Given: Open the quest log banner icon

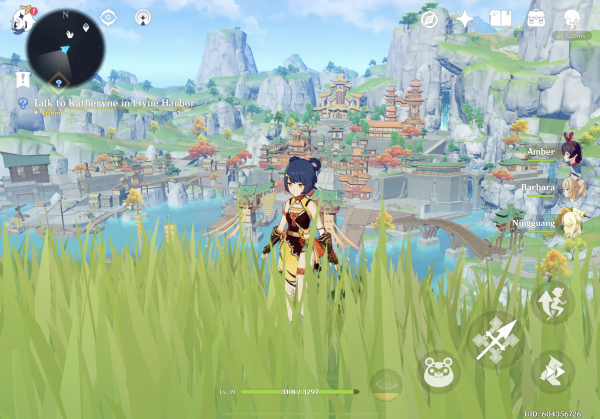Looking at the screenshot, I should click(x=23, y=79).
